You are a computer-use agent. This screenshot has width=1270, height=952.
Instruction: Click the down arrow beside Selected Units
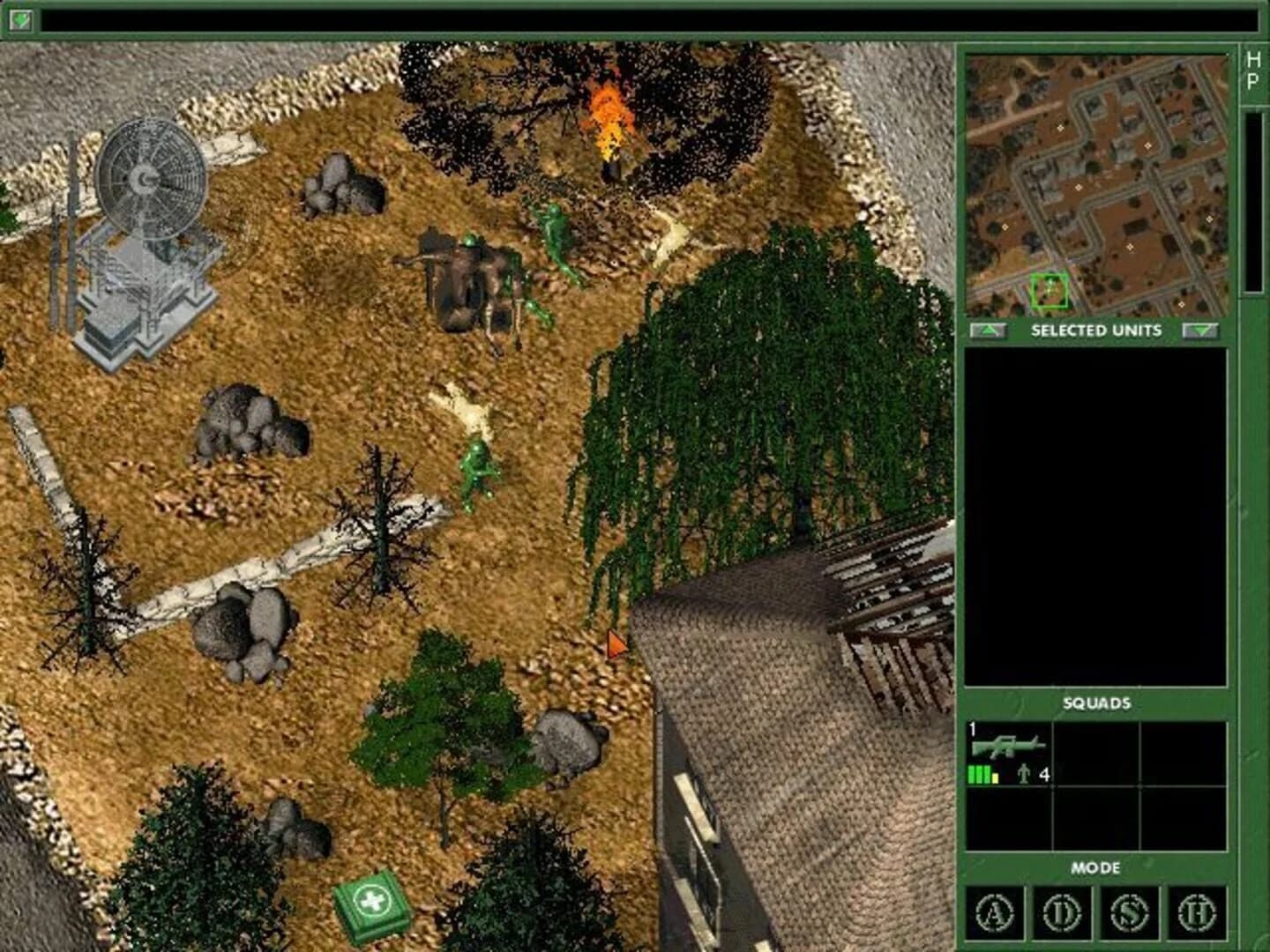(x=1200, y=331)
